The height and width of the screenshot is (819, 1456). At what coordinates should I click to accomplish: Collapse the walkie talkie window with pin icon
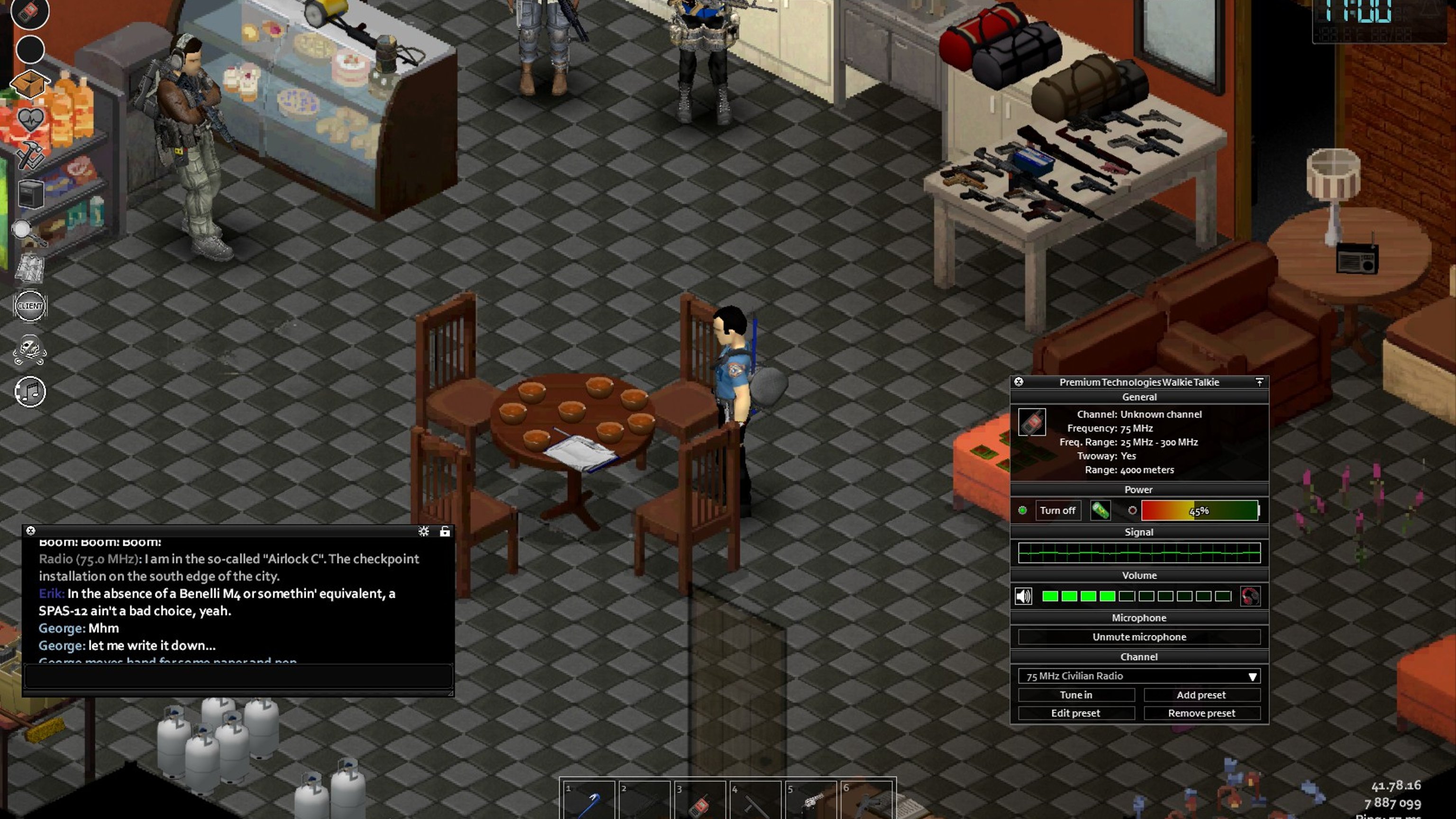[1259, 382]
